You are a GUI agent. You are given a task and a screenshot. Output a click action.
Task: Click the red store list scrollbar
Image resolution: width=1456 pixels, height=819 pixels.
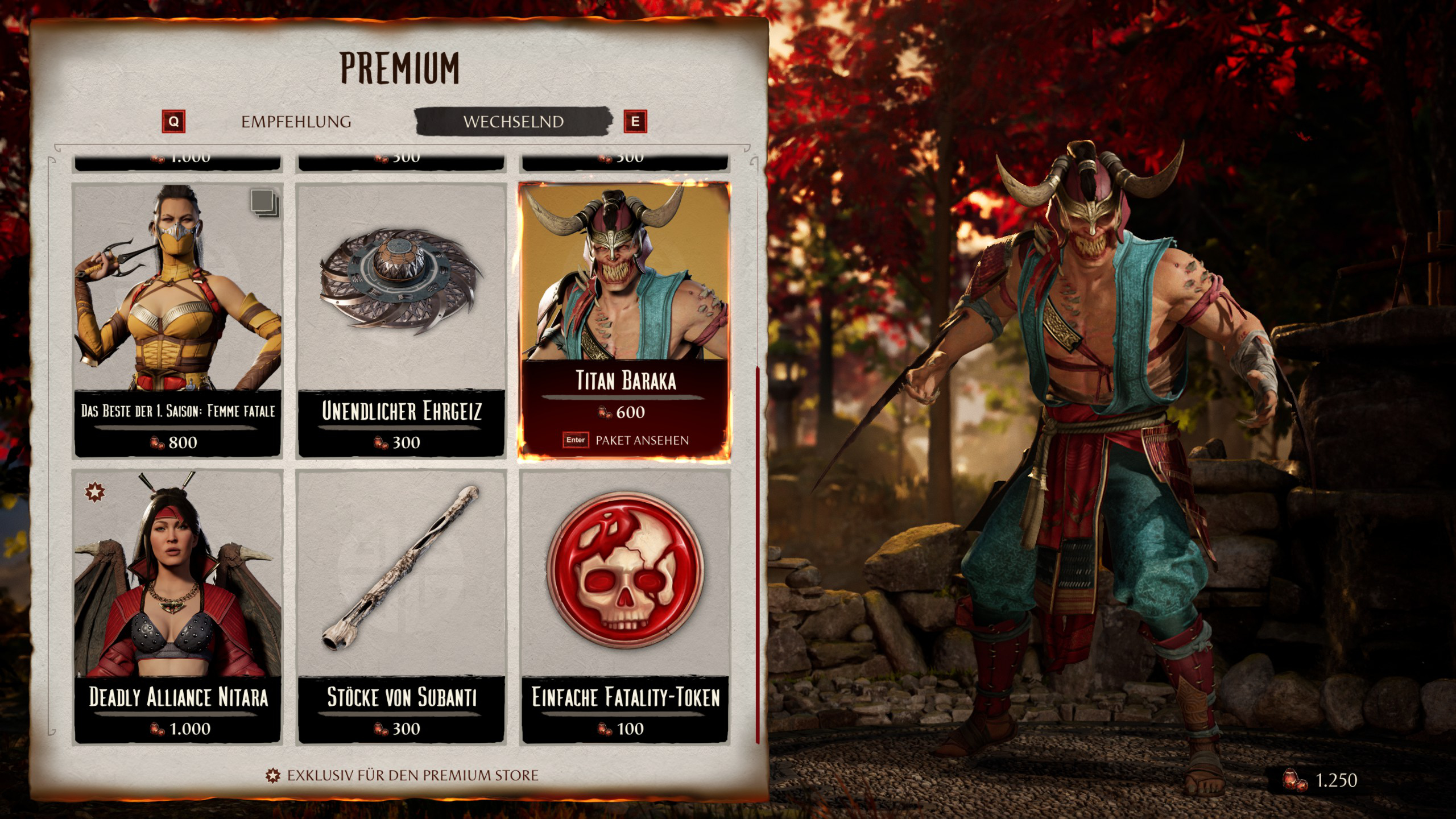pyautogui.click(x=758, y=555)
